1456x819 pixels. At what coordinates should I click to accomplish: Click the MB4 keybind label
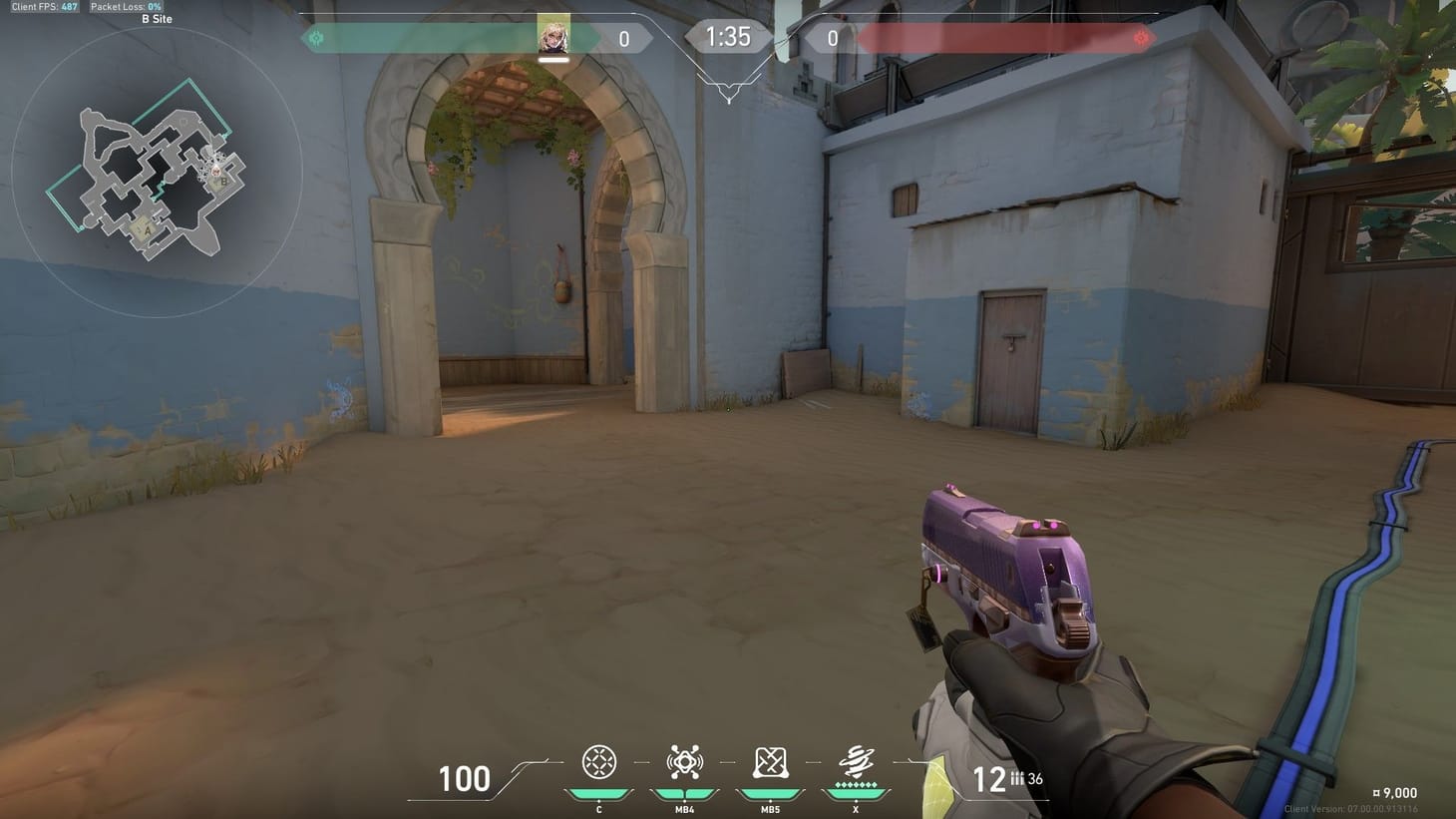(x=684, y=809)
